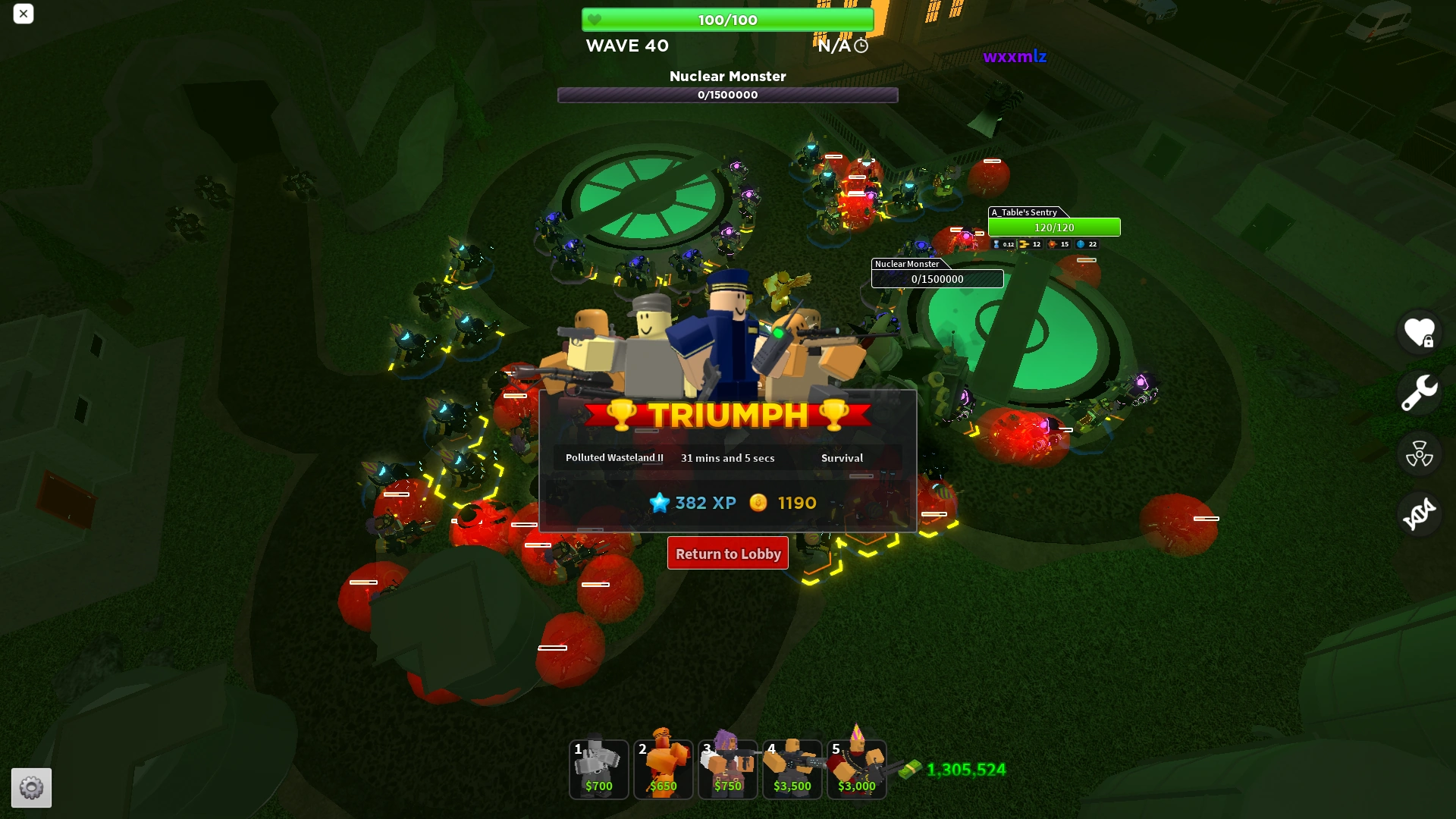
Task: Open the heart health lock icon
Action: pyautogui.click(x=1419, y=332)
